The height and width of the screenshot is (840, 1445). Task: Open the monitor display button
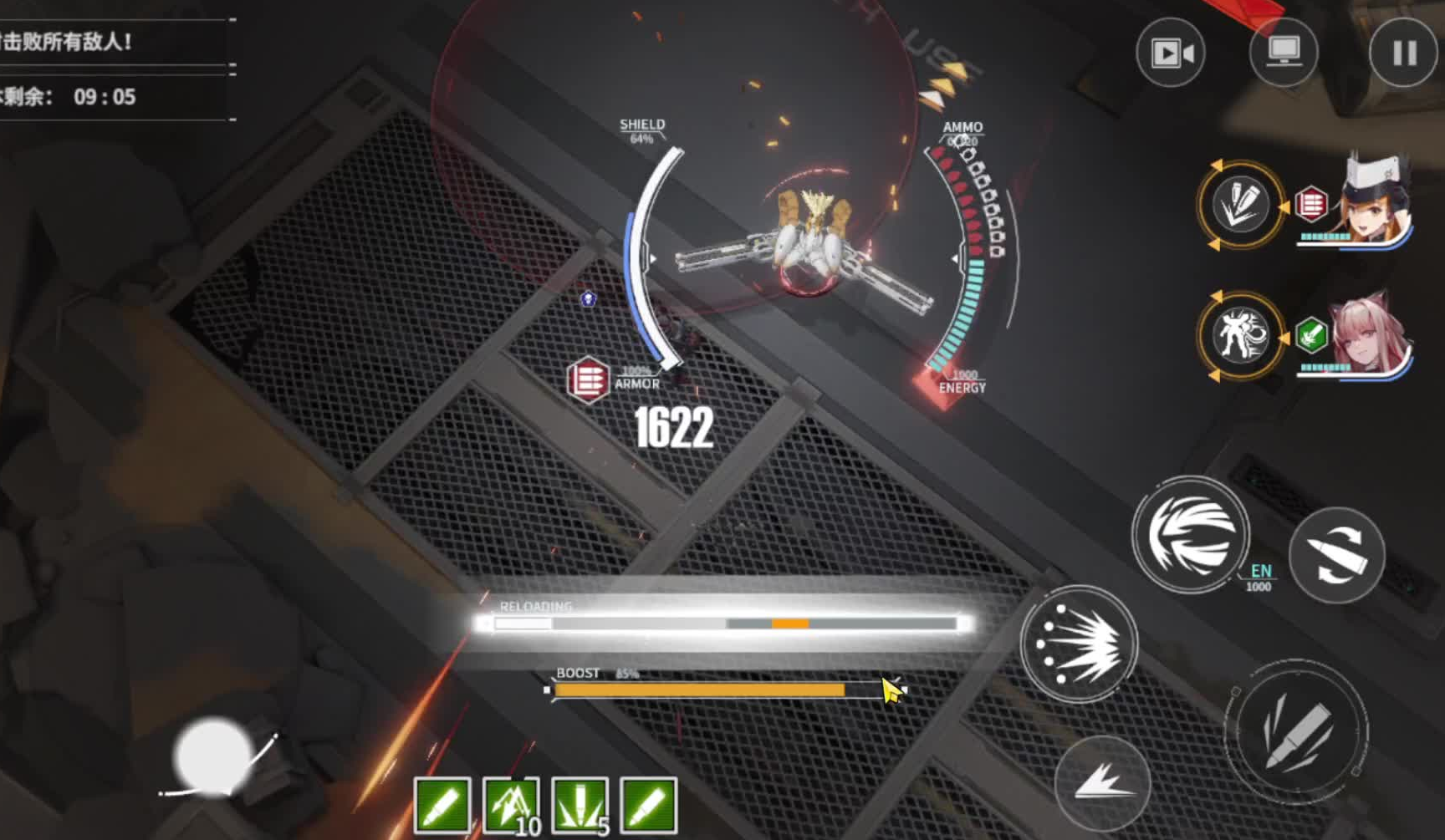pos(1284,53)
